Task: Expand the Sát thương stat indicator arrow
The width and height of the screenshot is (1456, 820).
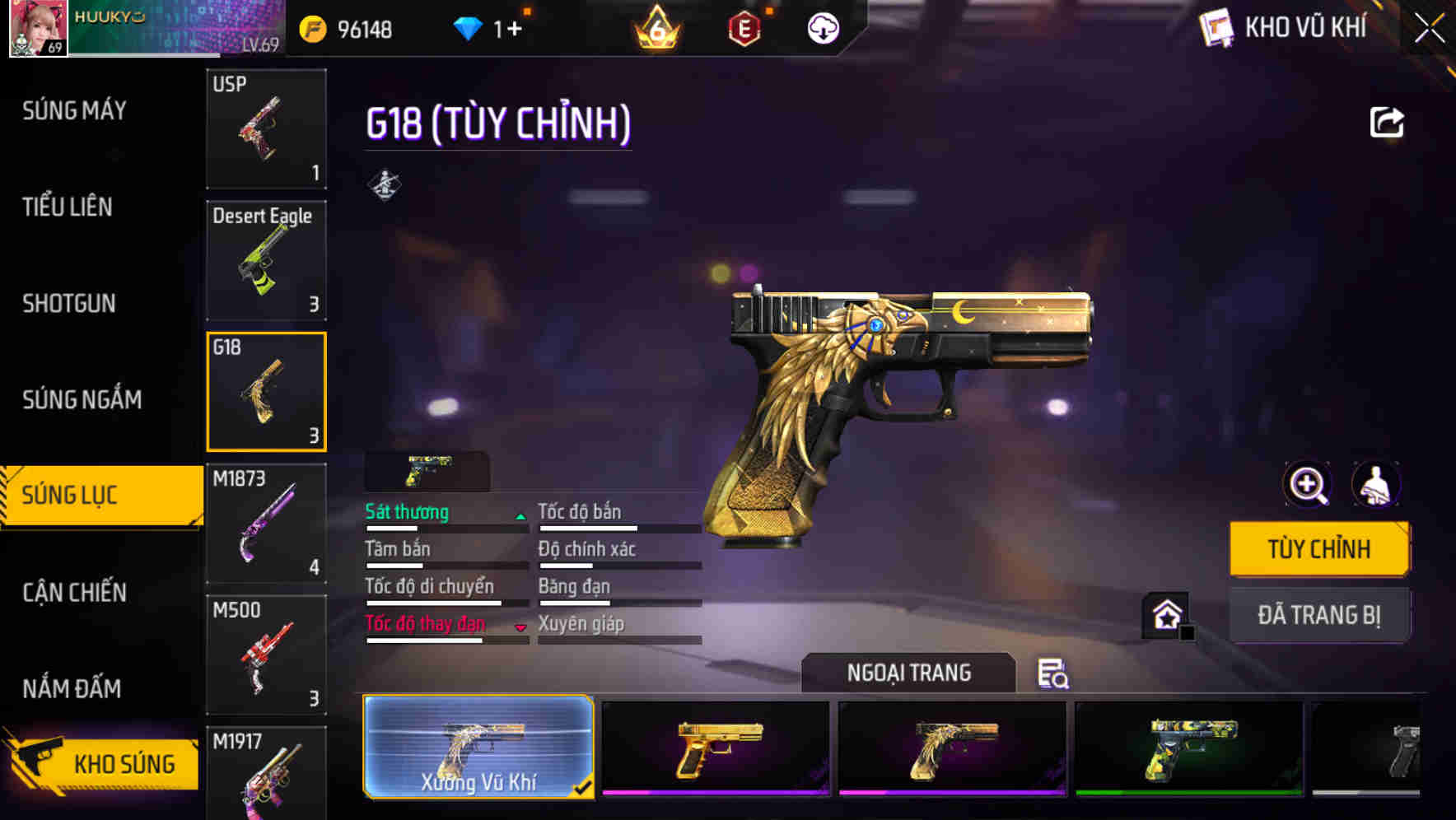Action: [x=519, y=517]
